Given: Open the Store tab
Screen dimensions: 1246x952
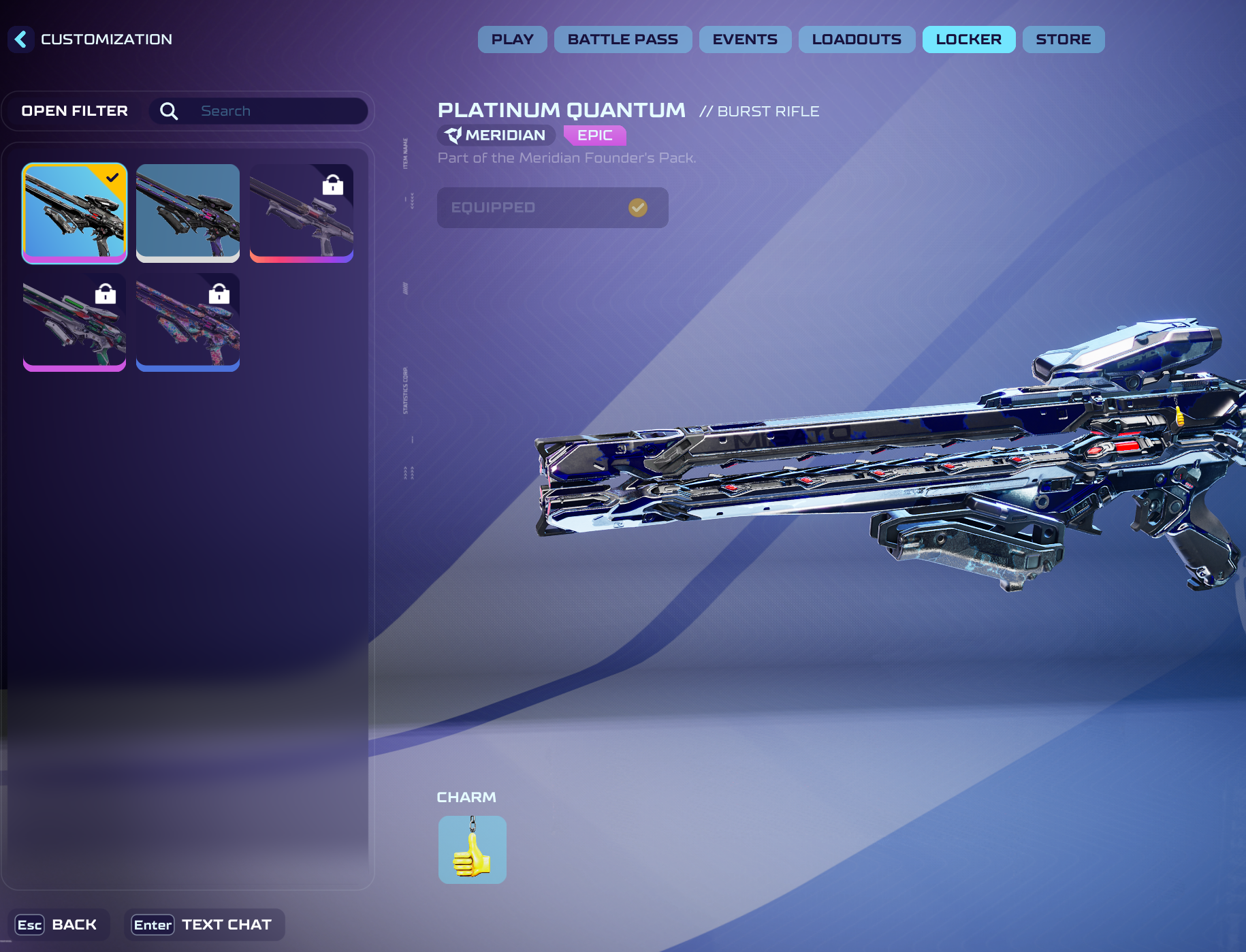Looking at the screenshot, I should tap(1063, 39).
